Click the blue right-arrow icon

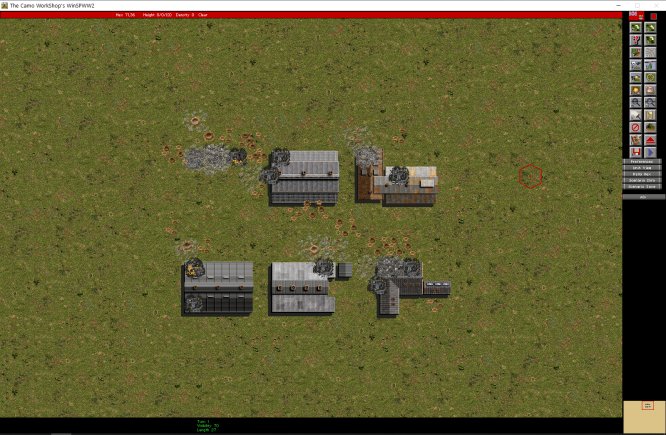651,139
